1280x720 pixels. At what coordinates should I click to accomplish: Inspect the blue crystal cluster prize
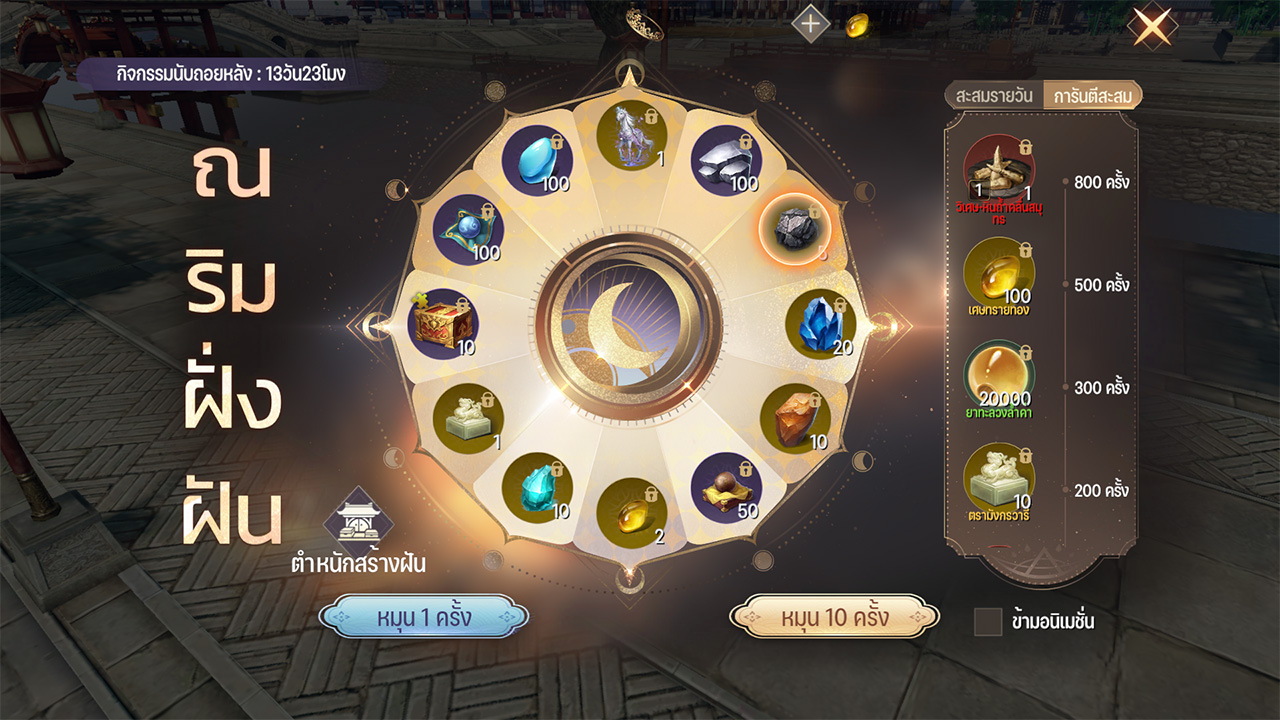coord(821,324)
